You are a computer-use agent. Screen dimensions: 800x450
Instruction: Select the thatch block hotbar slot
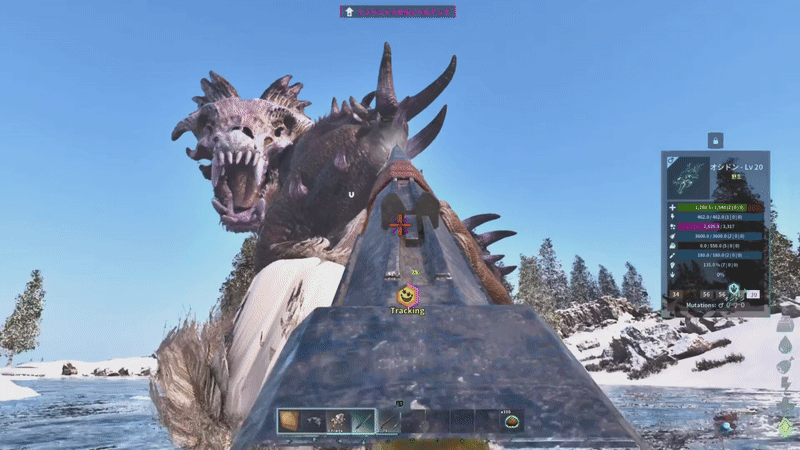(x=289, y=421)
